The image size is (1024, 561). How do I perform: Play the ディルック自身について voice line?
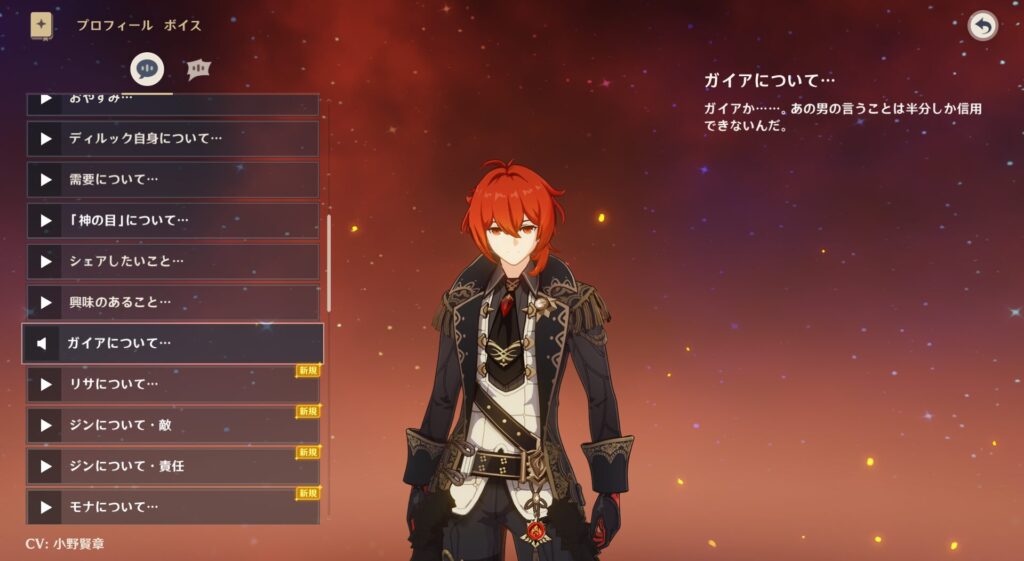click(x=45, y=139)
